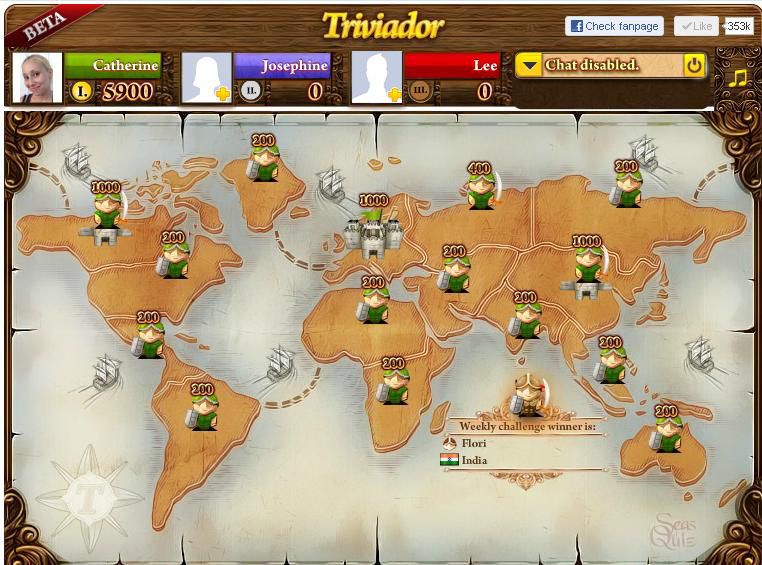Select the Australia territory soldier
Image resolution: width=762 pixels, height=565 pixels.
[x=666, y=432]
